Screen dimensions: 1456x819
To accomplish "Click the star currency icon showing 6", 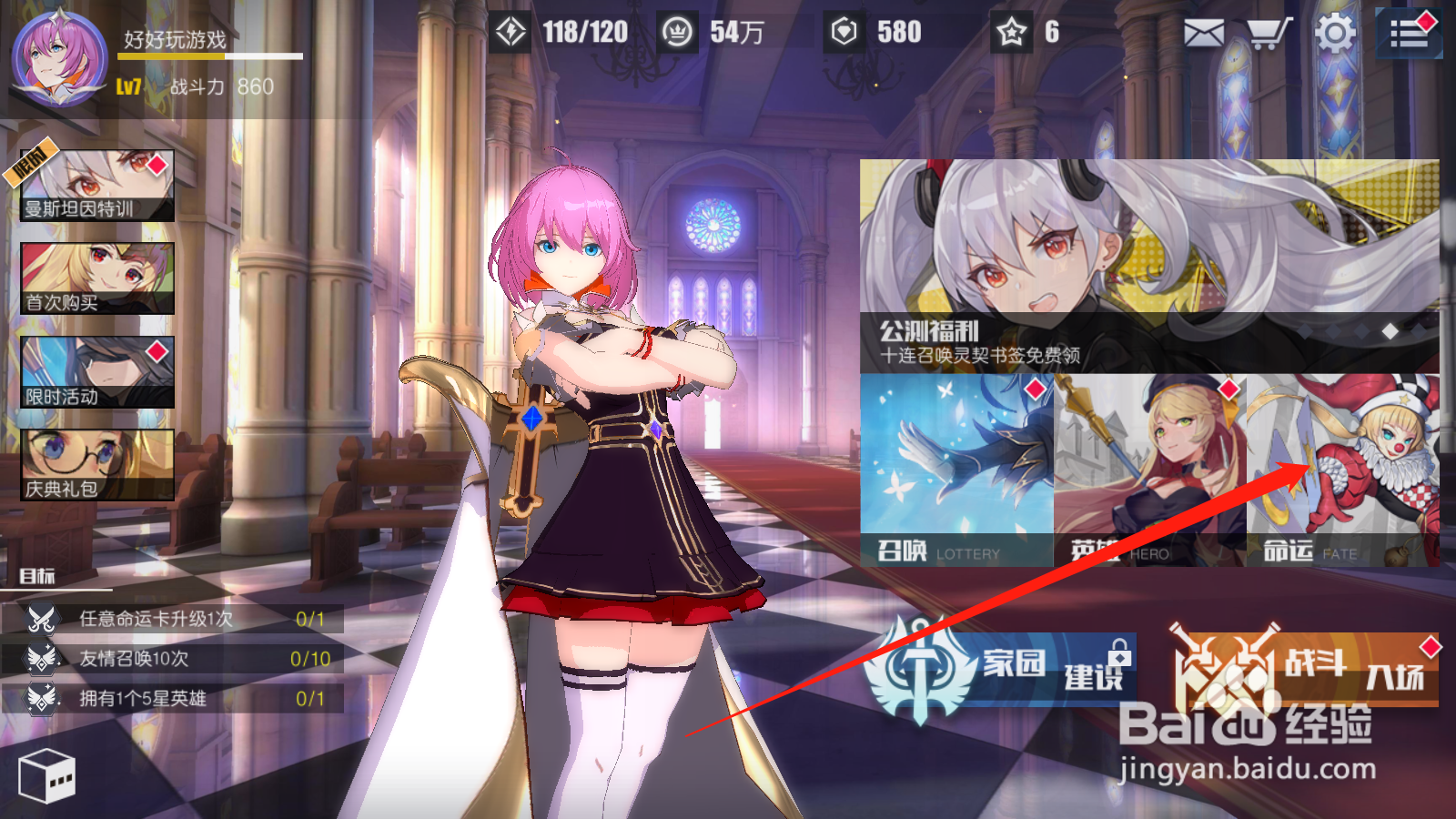I will pyautogui.click(x=1013, y=32).
